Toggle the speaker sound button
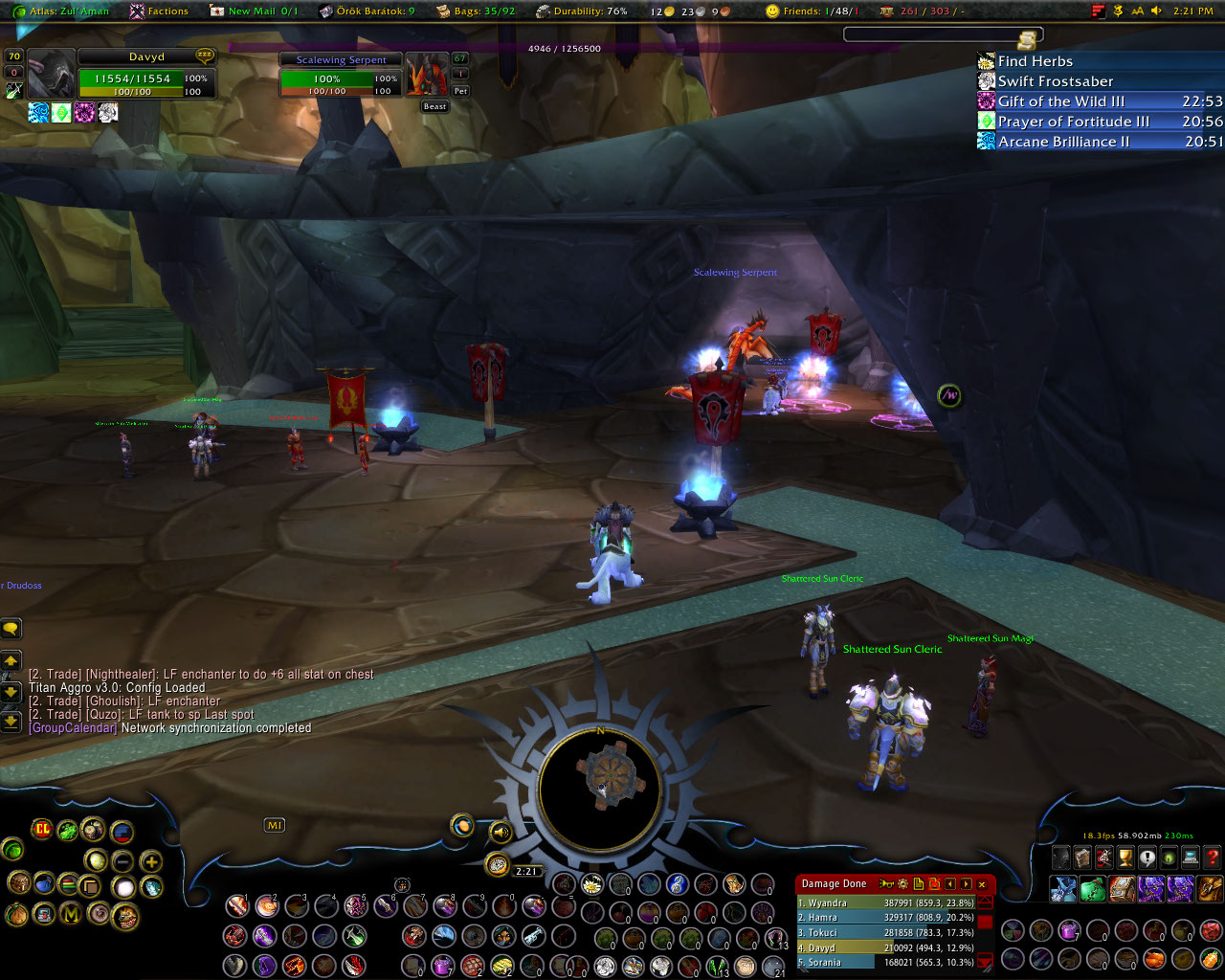The width and height of the screenshot is (1225, 980). click(x=500, y=833)
